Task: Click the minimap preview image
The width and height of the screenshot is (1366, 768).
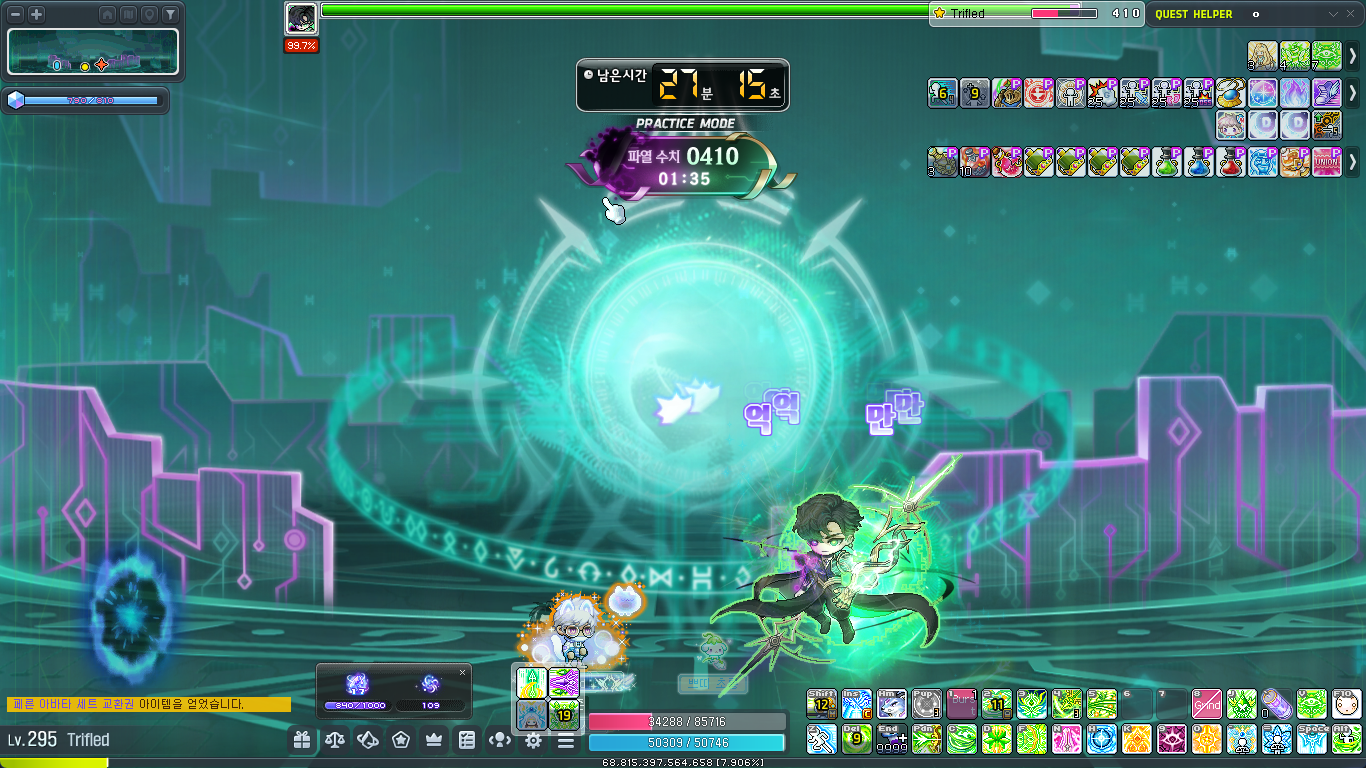Action: click(x=93, y=51)
